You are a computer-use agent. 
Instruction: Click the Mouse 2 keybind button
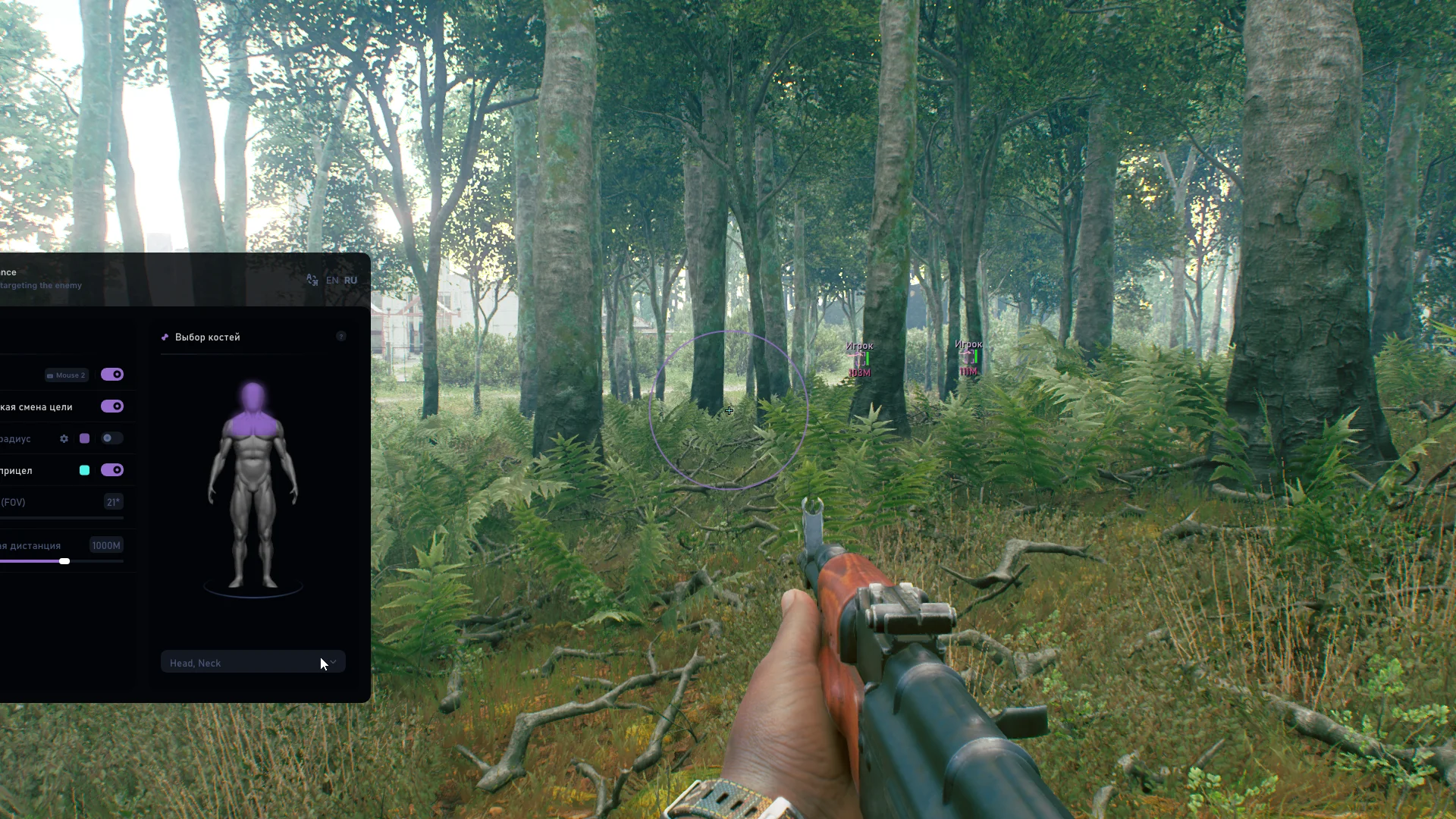click(x=67, y=375)
